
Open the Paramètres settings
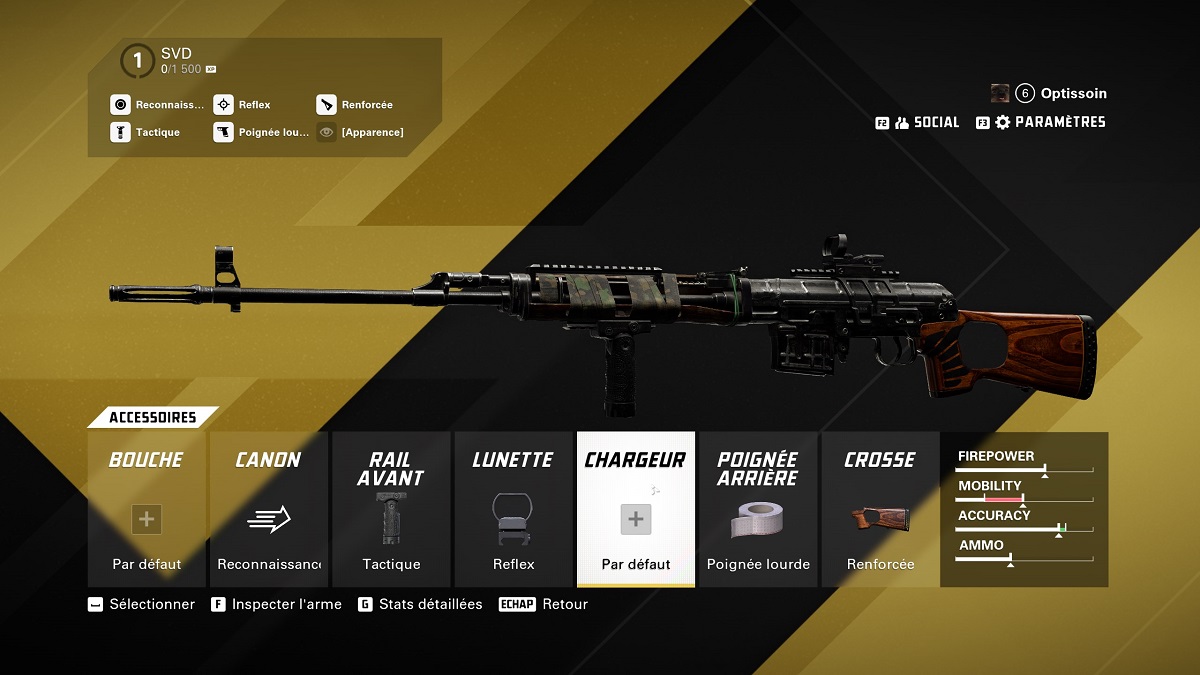point(1050,122)
